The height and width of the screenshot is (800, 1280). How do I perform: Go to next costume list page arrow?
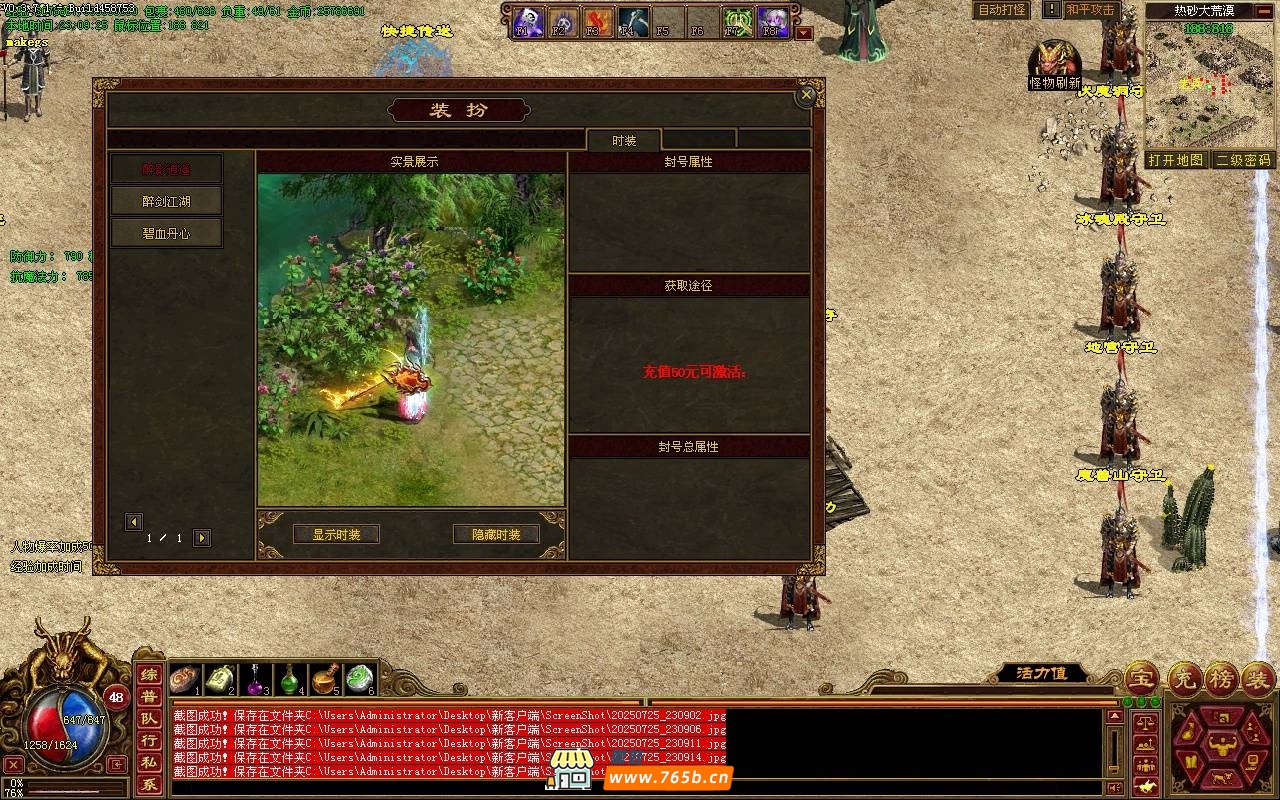click(202, 538)
